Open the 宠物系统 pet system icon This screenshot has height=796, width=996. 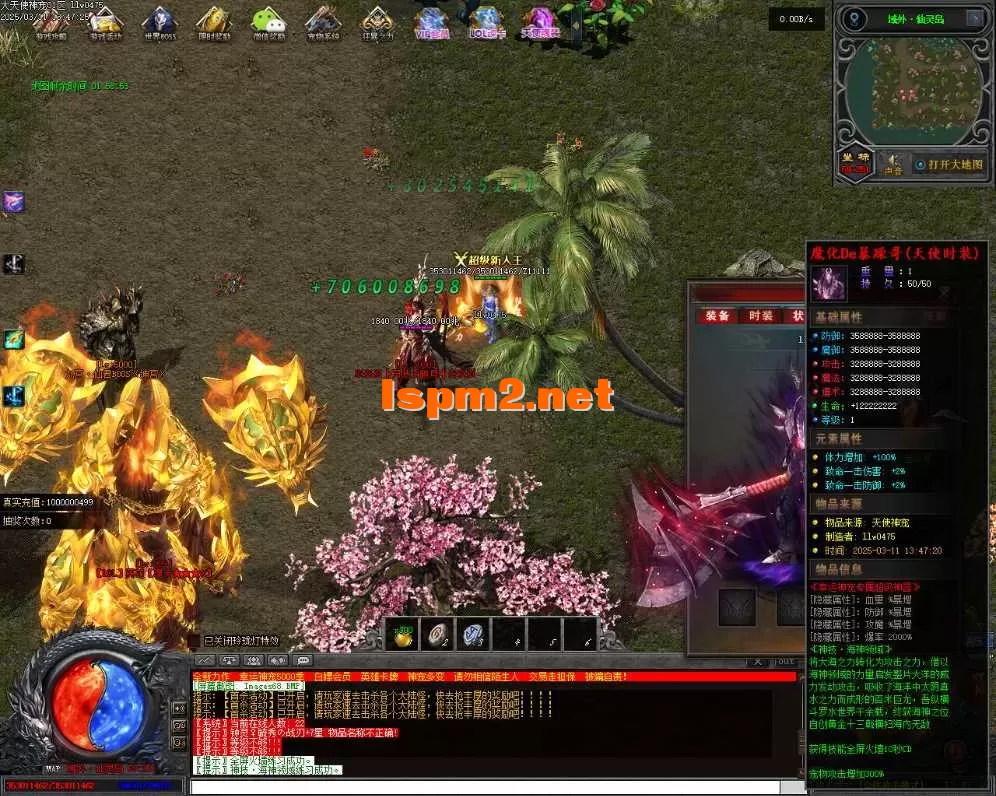(x=322, y=21)
